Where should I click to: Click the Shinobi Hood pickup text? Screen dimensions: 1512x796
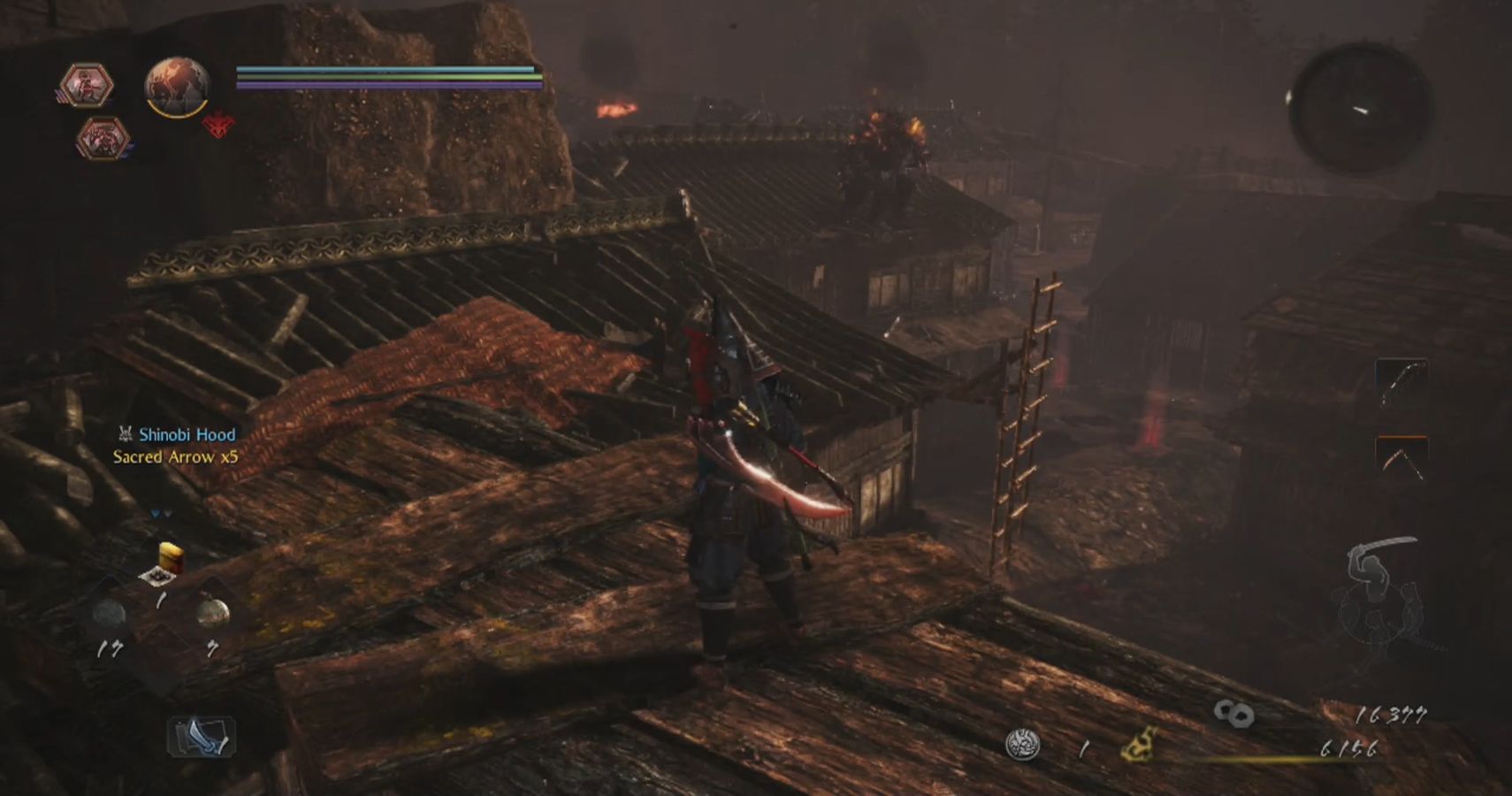186,434
